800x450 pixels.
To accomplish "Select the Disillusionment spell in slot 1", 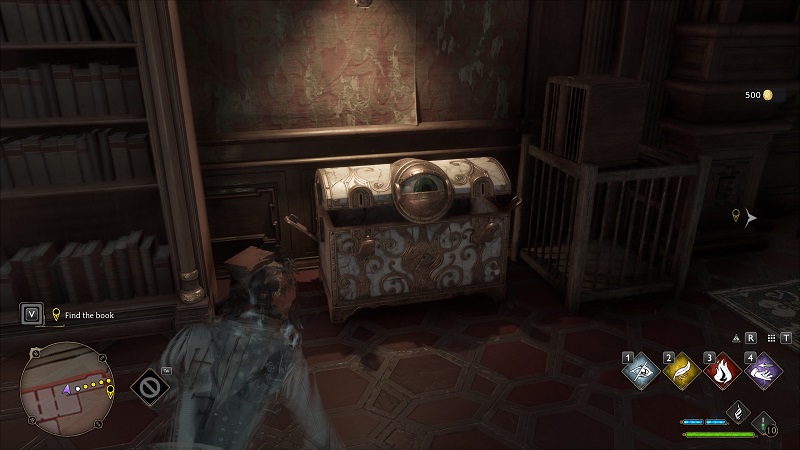I will pyautogui.click(x=640, y=373).
